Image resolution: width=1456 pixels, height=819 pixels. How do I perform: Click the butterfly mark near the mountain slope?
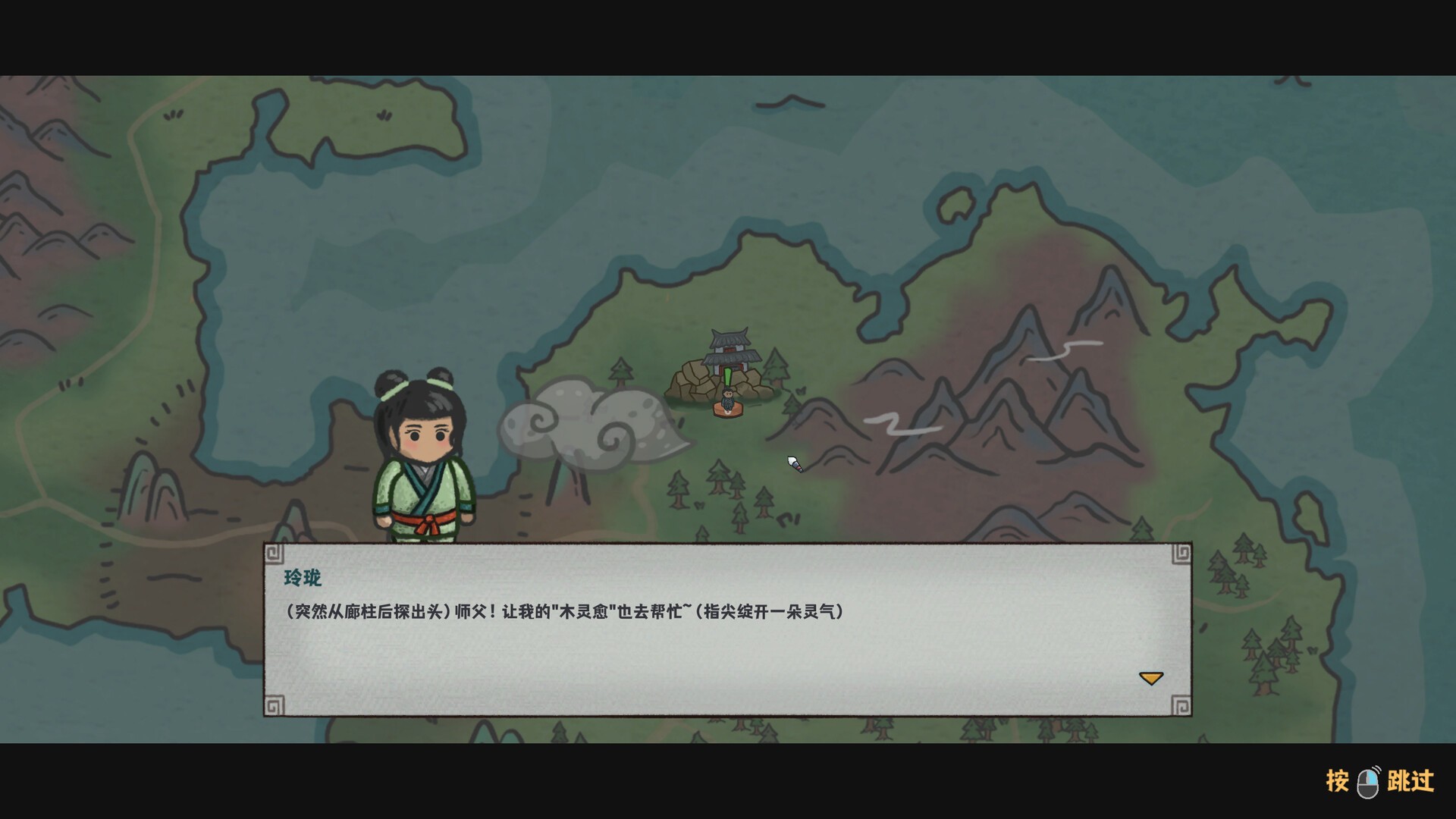pyautogui.click(x=800, y=391)
